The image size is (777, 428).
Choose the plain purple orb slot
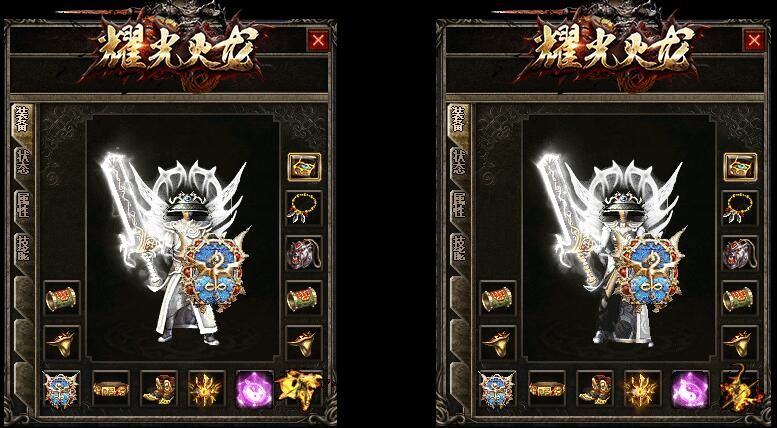pos(253,388)
